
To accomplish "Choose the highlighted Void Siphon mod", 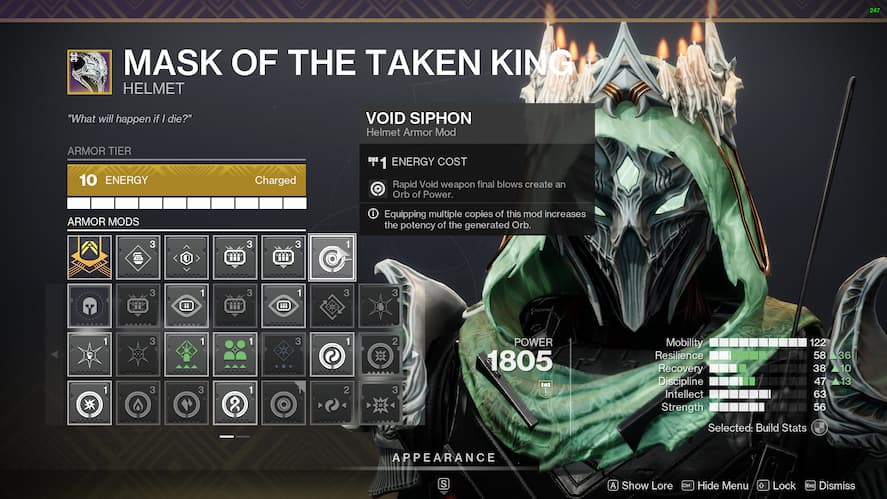I will pyautogui.click(x=332, y=257).
